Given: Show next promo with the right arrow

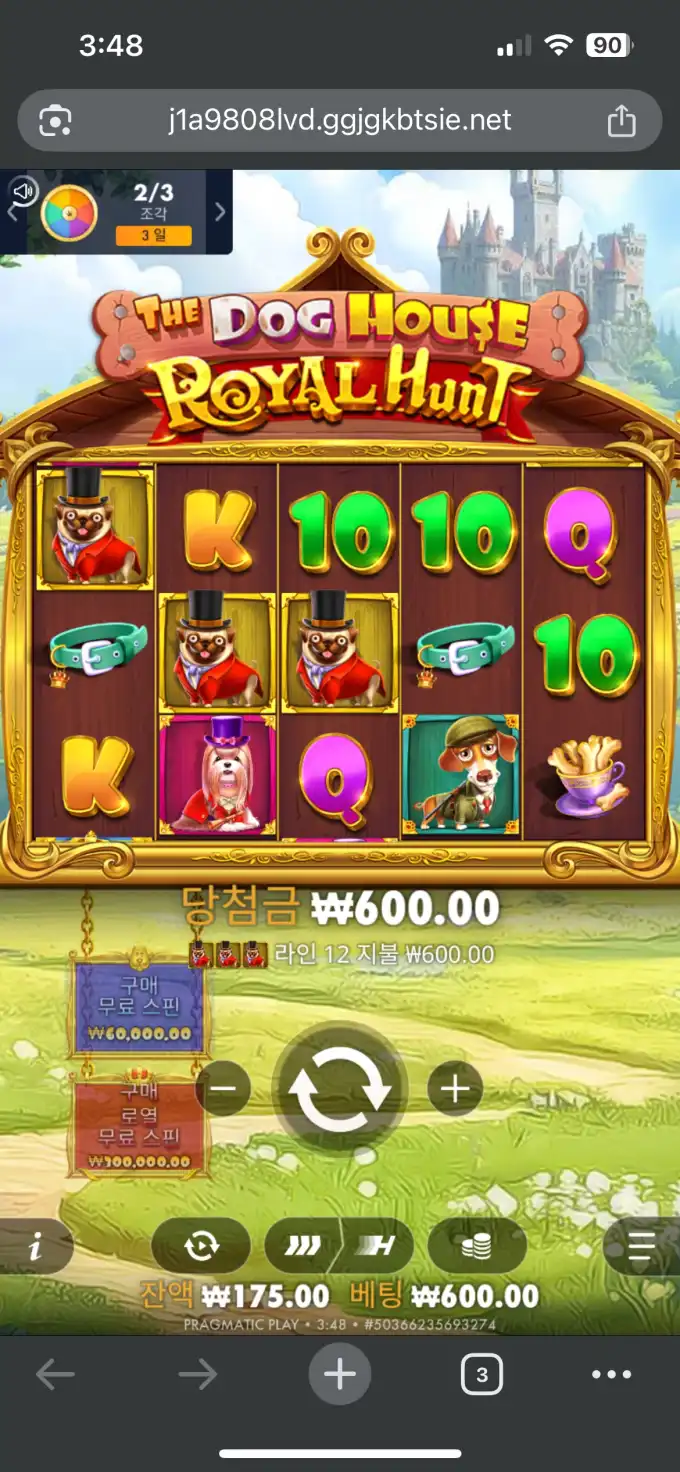Looking at the screenshot, I should click(220, 212).
